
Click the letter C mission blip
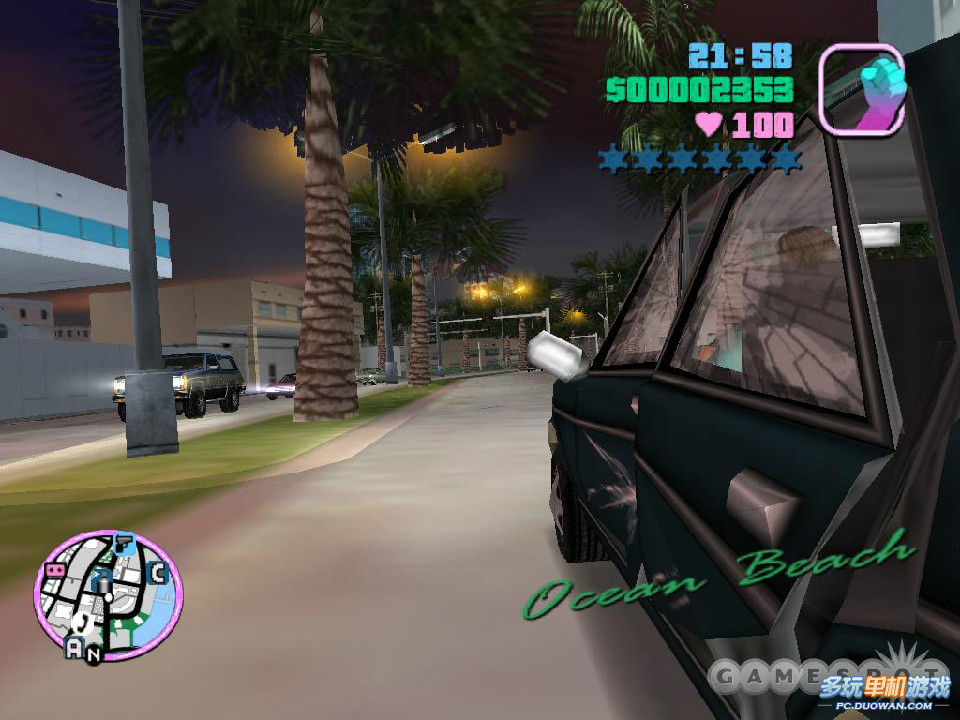pyautogui.click(x=157, y=573)
